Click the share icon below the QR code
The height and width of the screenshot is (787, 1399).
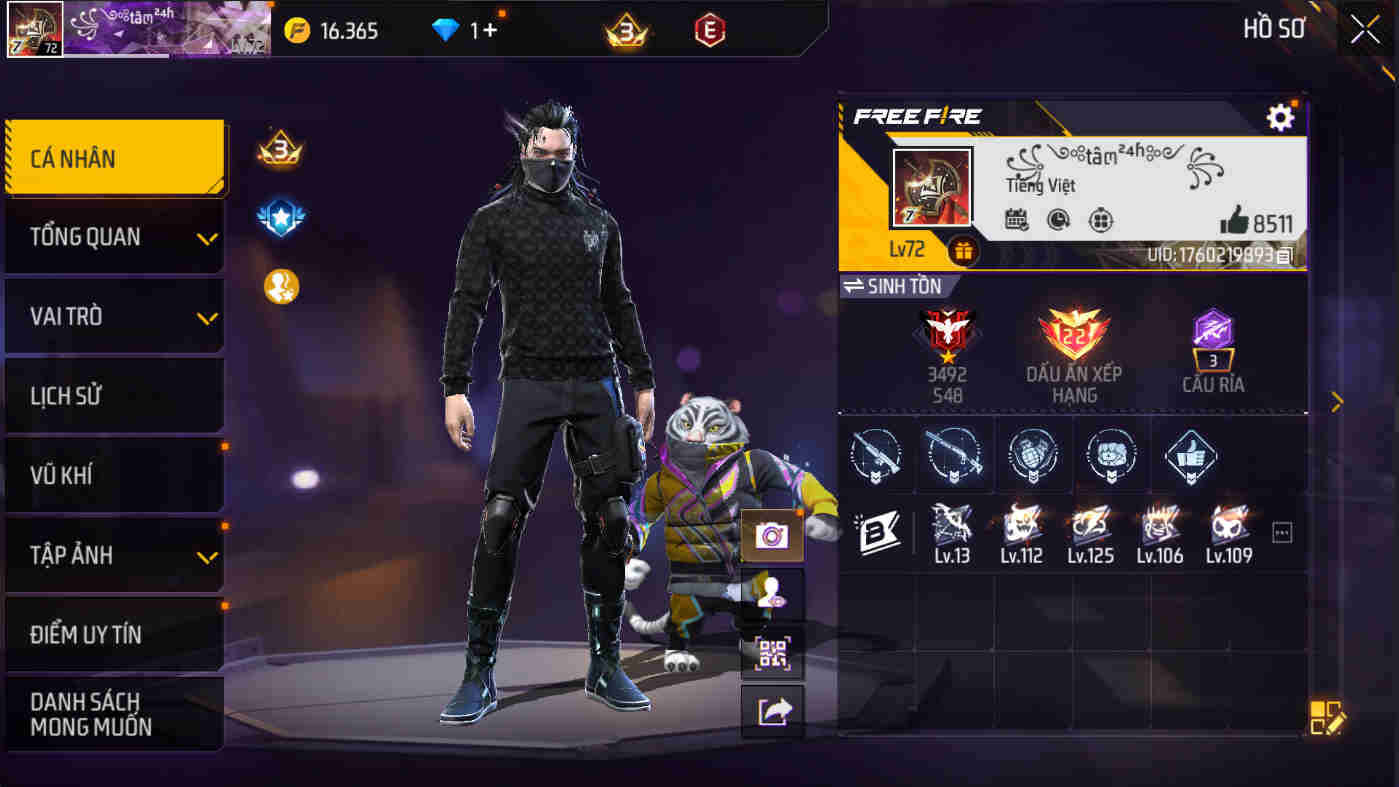coord(773,710)
